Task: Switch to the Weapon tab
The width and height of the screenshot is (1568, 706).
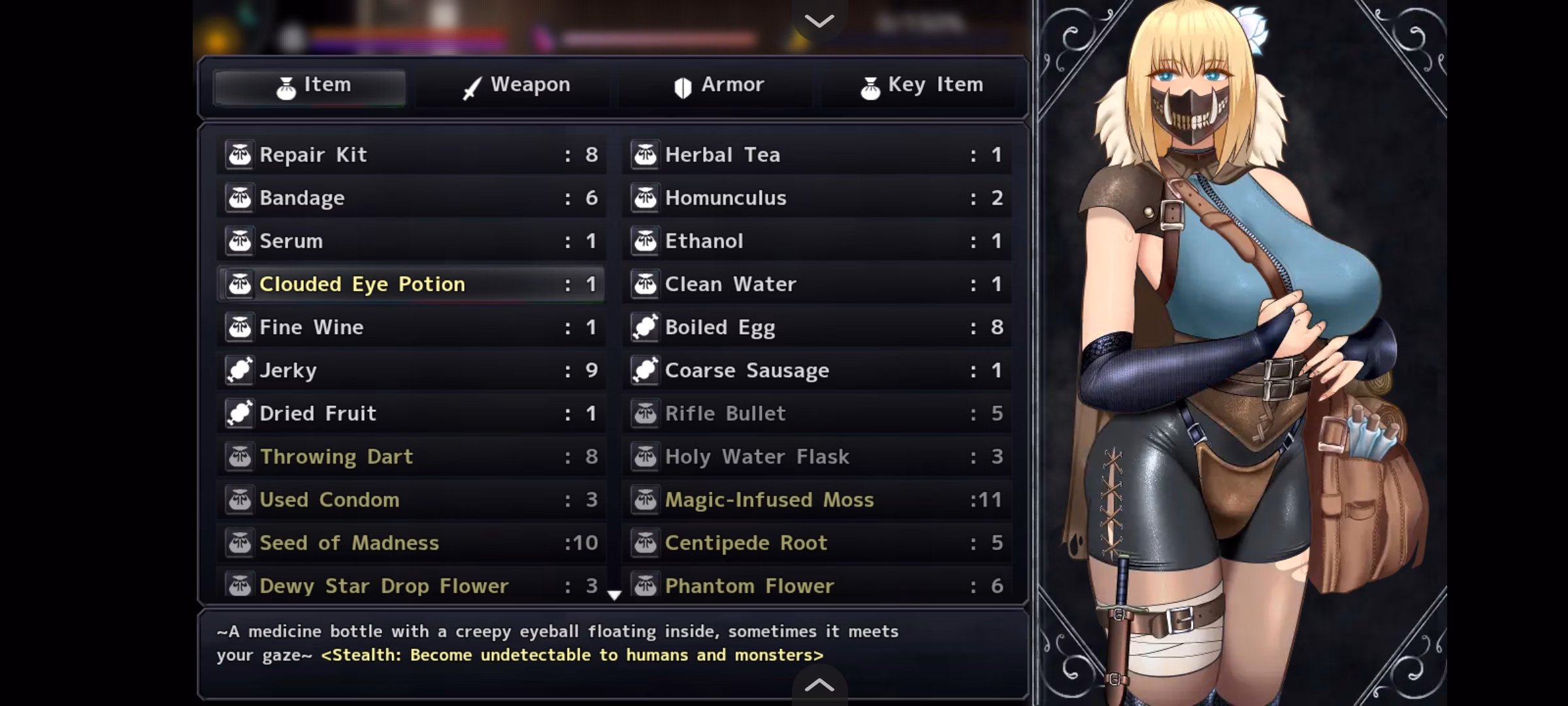Action: point(515,86)
